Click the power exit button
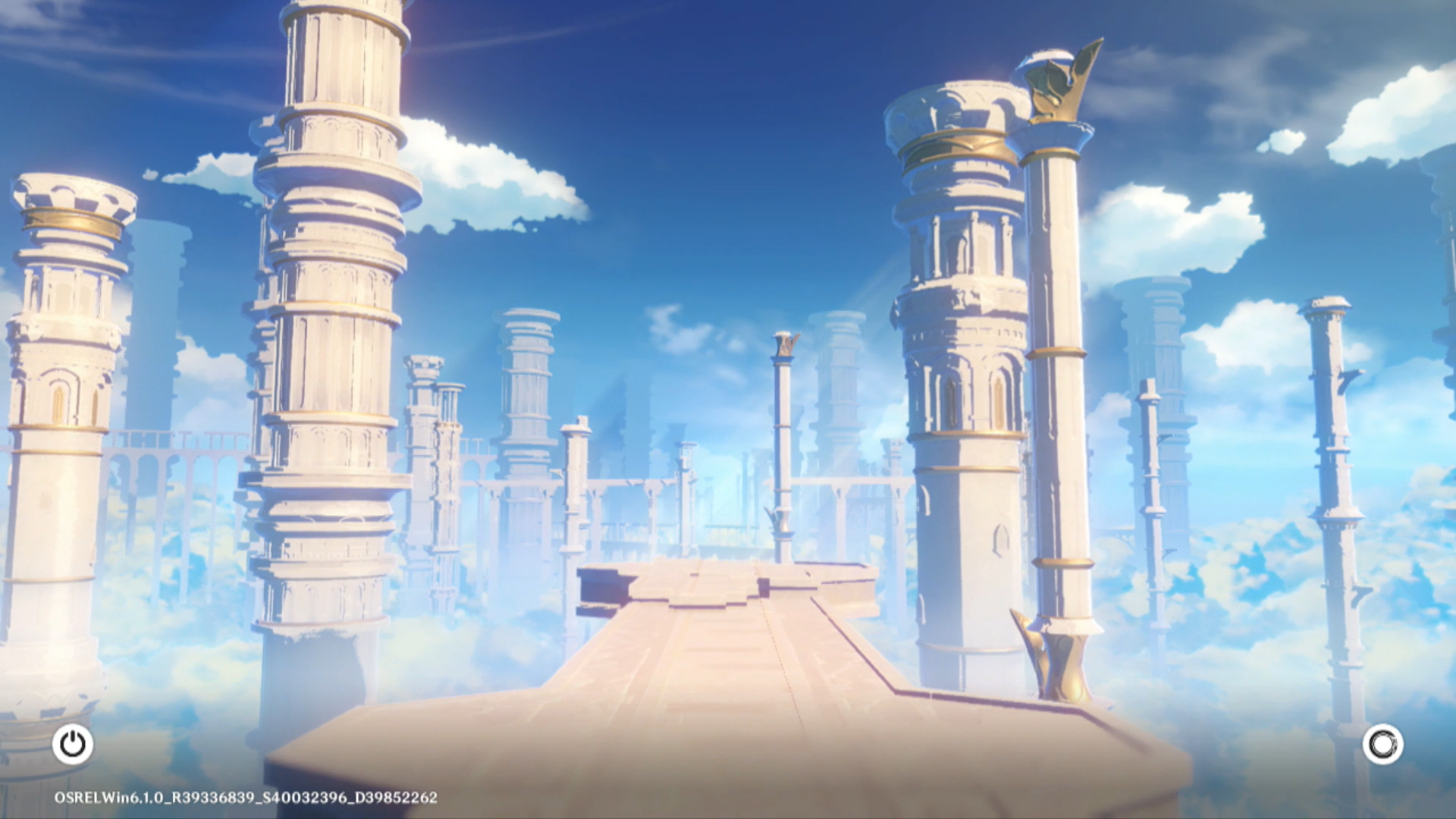 click(x=73, y=744)
